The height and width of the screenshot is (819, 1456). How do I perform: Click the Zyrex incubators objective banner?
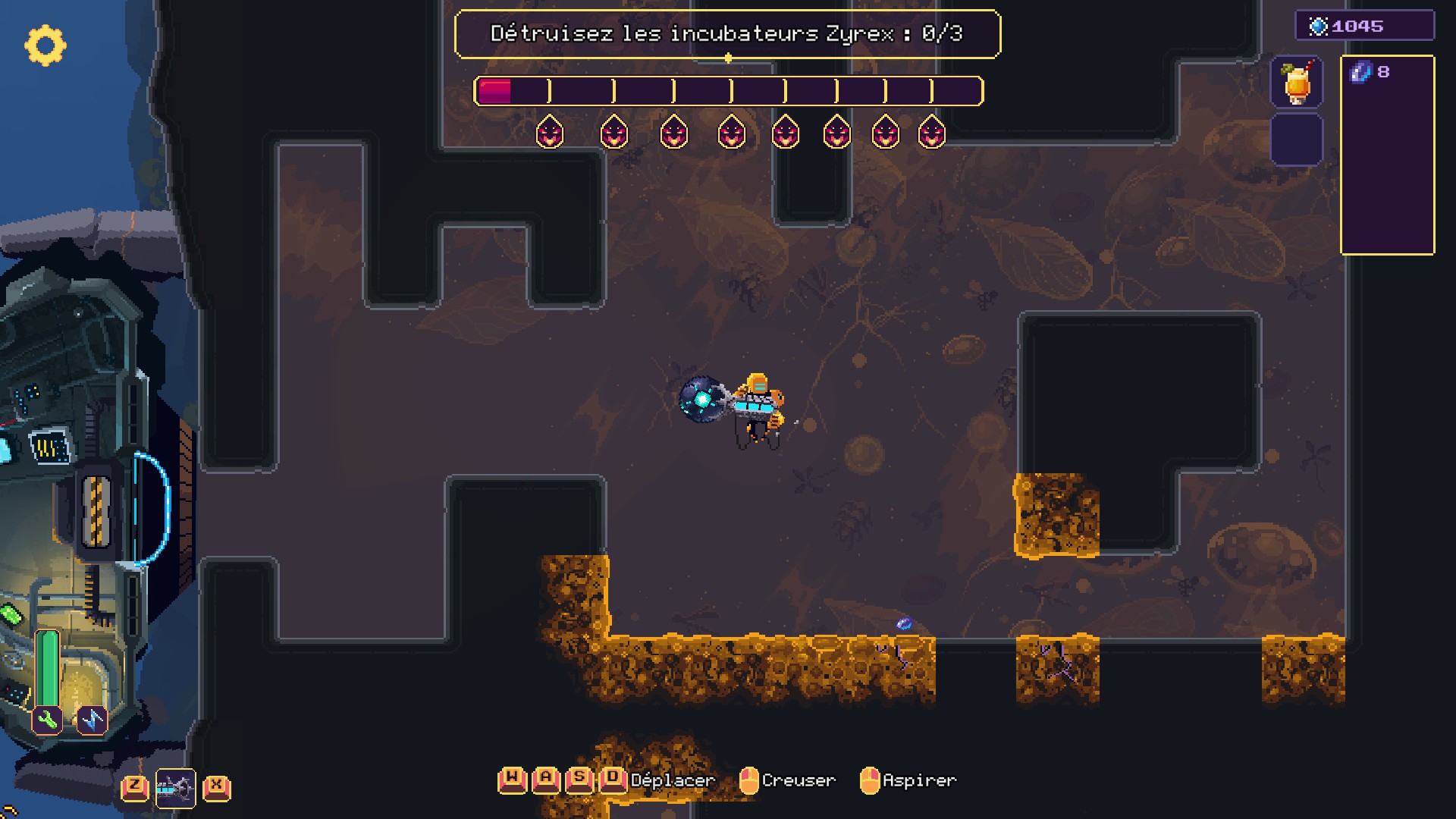[x=727, y=34]
